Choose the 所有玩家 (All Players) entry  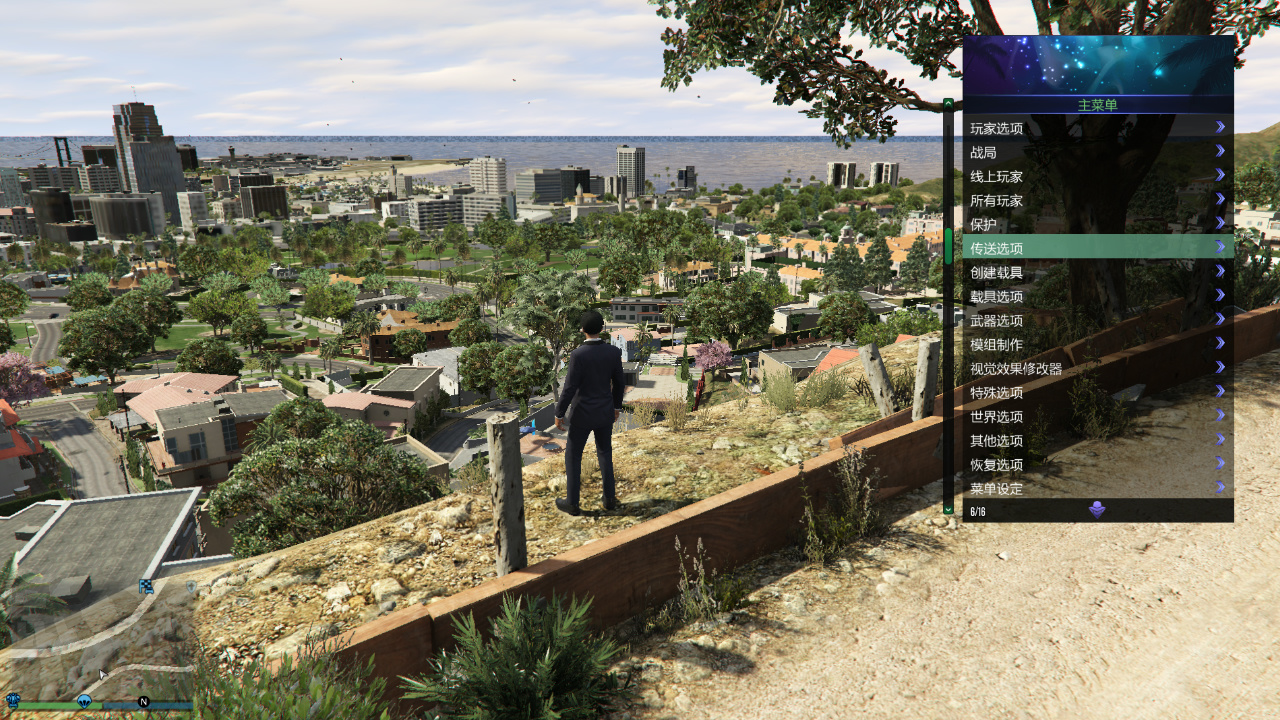coord(1097,200)
